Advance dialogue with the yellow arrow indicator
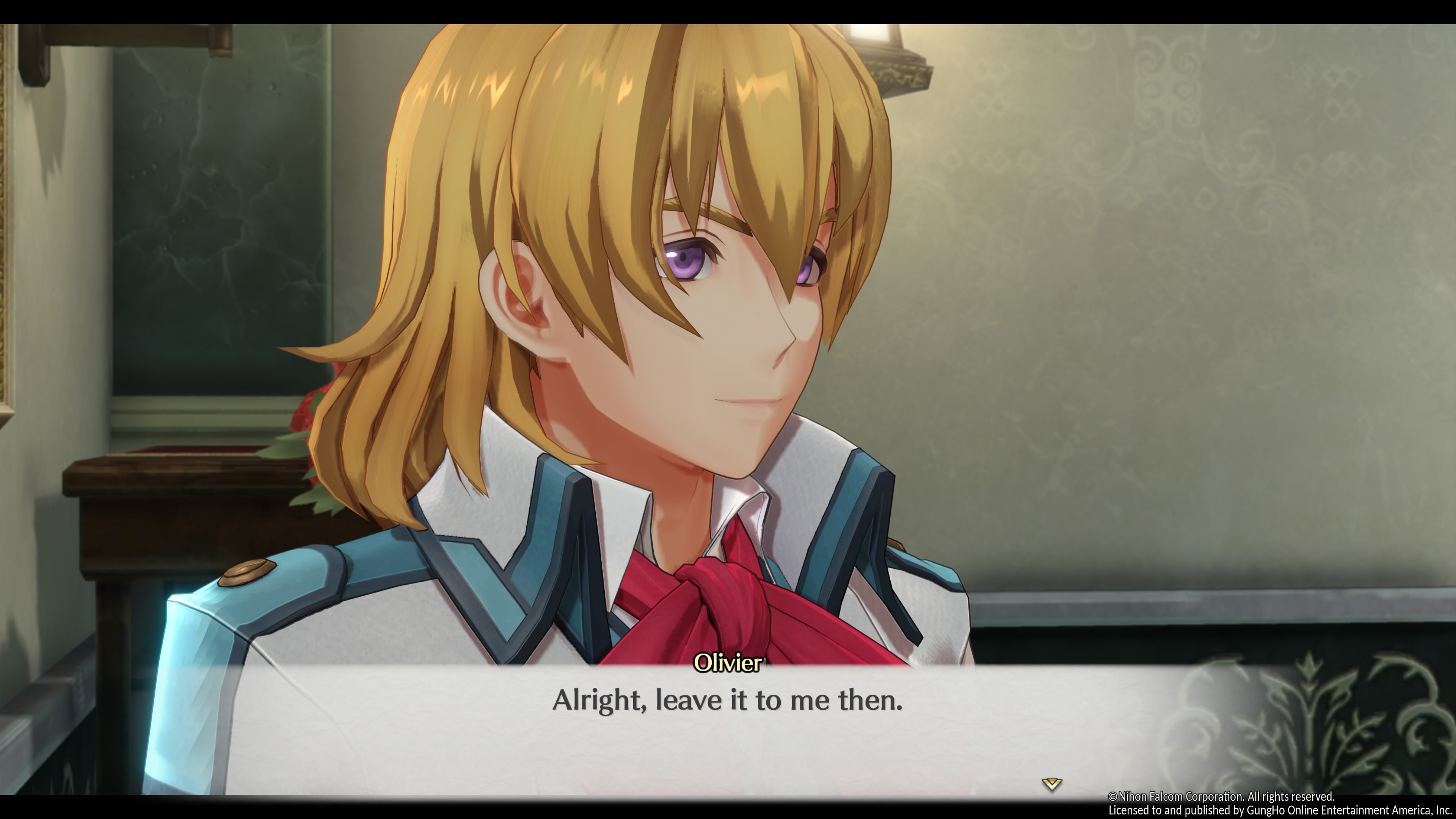1456x819 pixels. pyautogui.click(x=1051, y=783)
